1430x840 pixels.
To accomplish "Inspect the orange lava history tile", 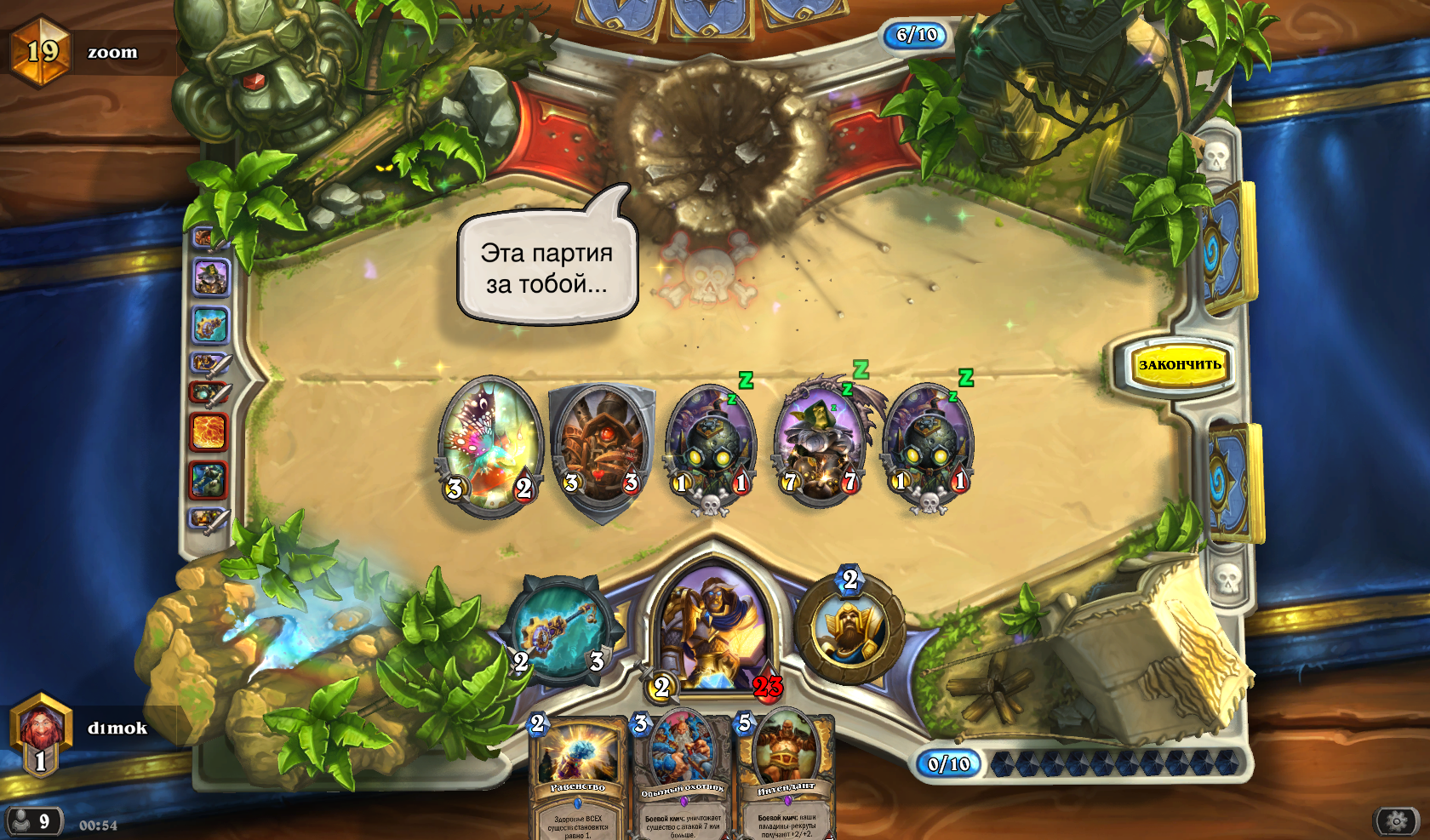I will tap(209, 432).
